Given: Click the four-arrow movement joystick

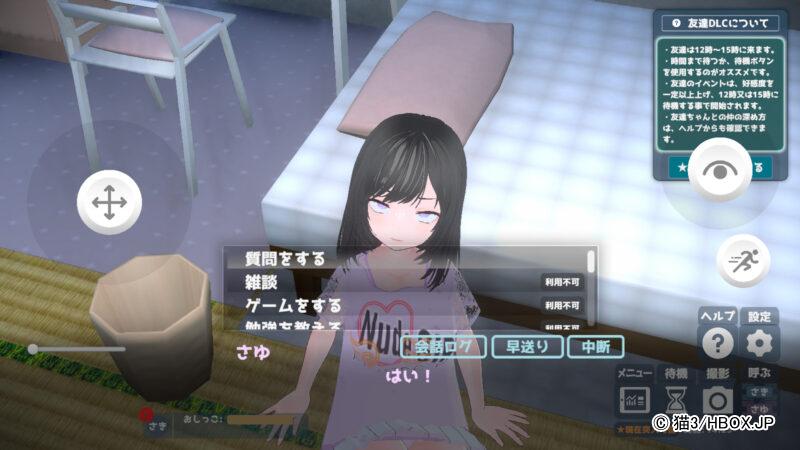Looking at the screenshot, I should pos(108,202).
